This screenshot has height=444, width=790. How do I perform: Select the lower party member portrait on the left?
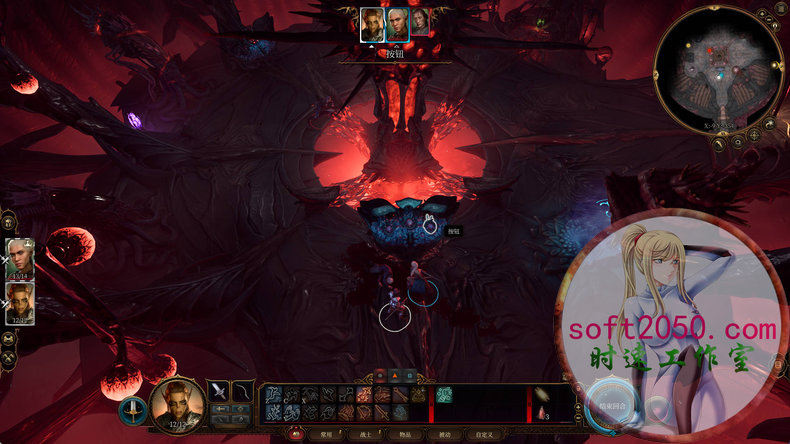point(21,301)
